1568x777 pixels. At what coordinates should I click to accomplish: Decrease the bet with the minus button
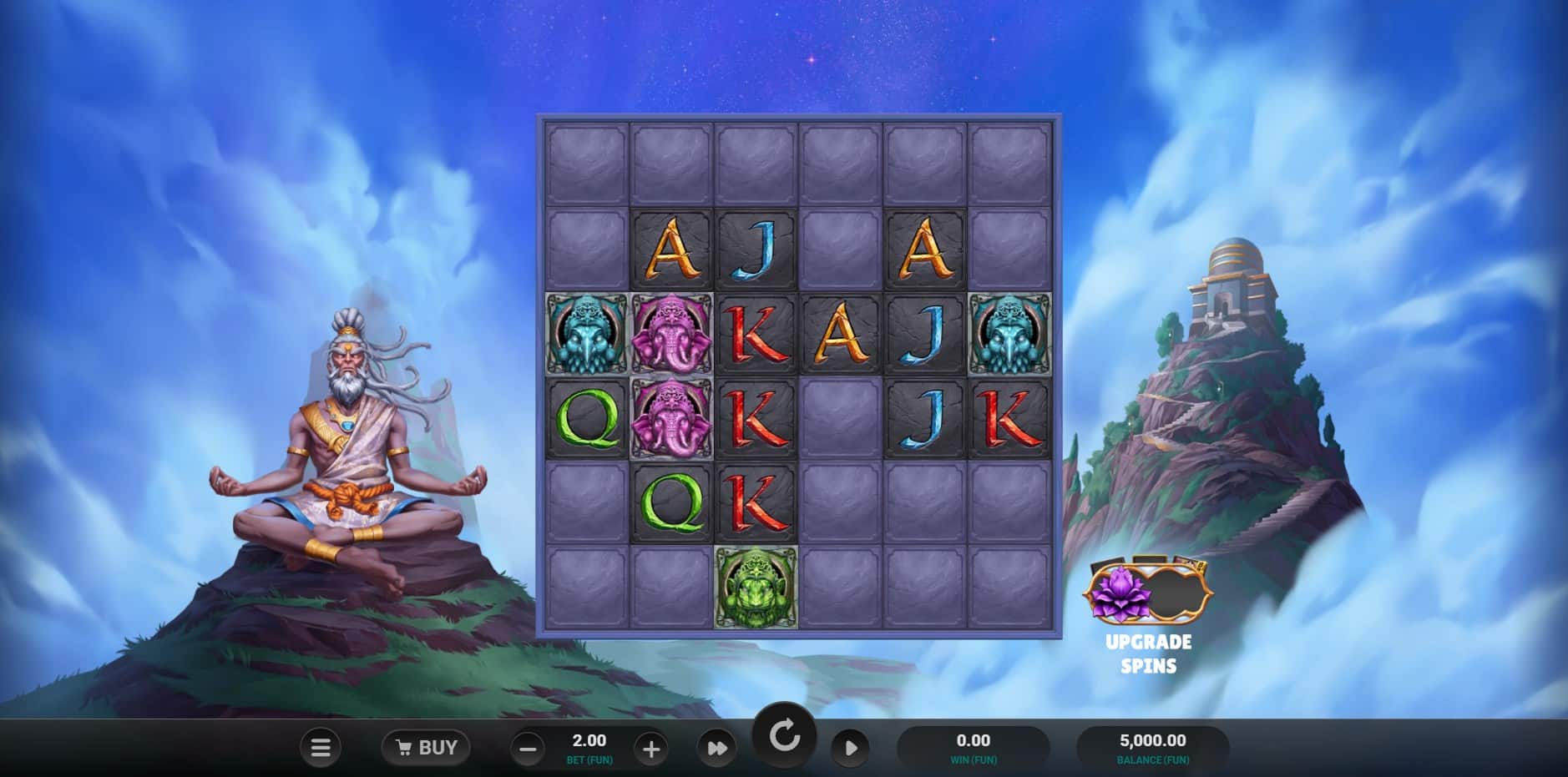click(528, 749)
